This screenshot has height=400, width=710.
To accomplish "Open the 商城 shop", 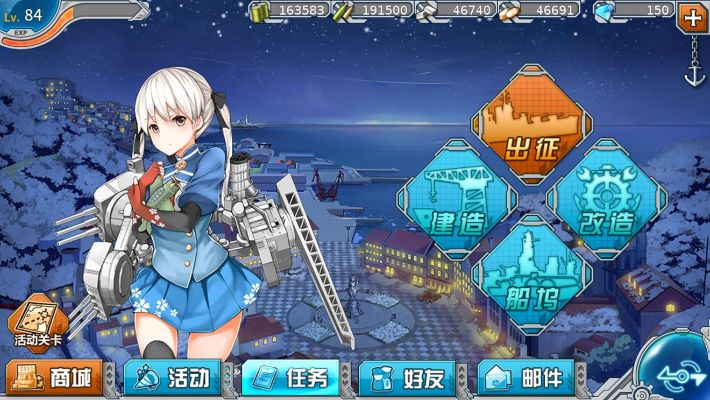I will click(56, 378).
